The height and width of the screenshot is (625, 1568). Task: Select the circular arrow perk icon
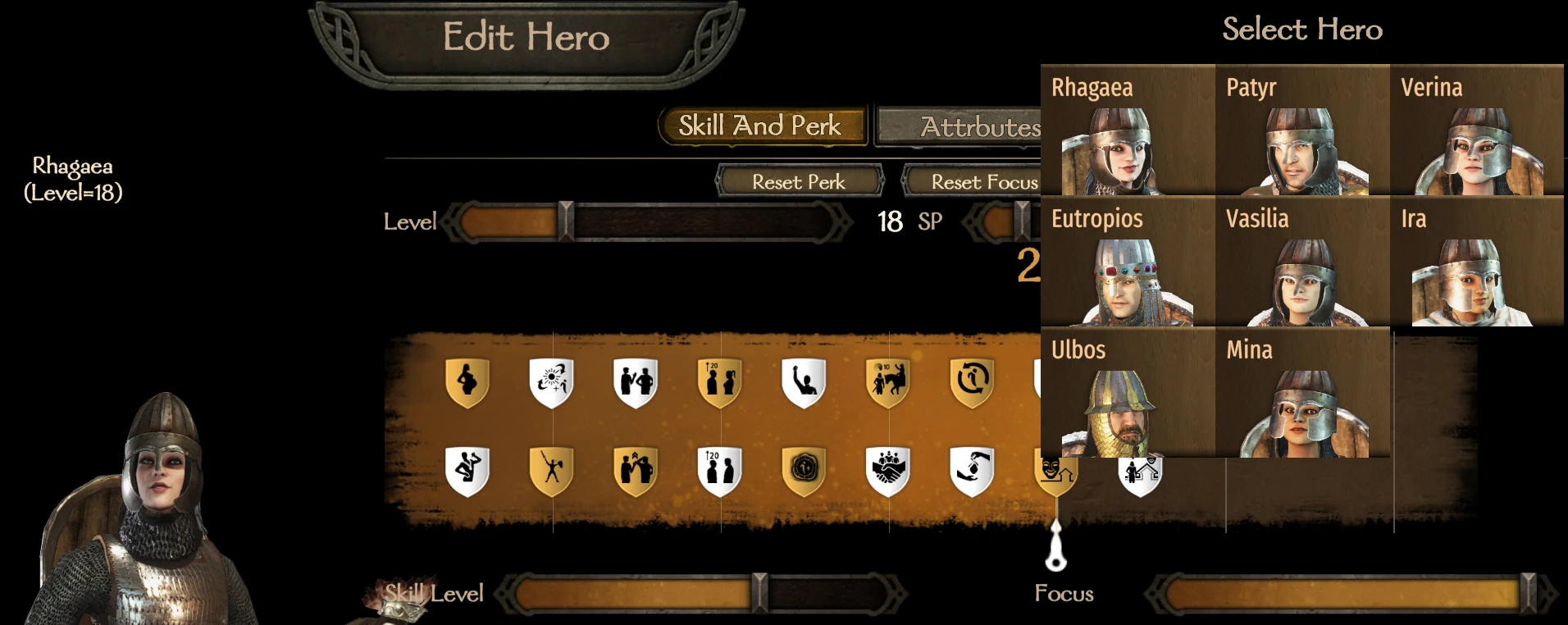coord(972,382)
